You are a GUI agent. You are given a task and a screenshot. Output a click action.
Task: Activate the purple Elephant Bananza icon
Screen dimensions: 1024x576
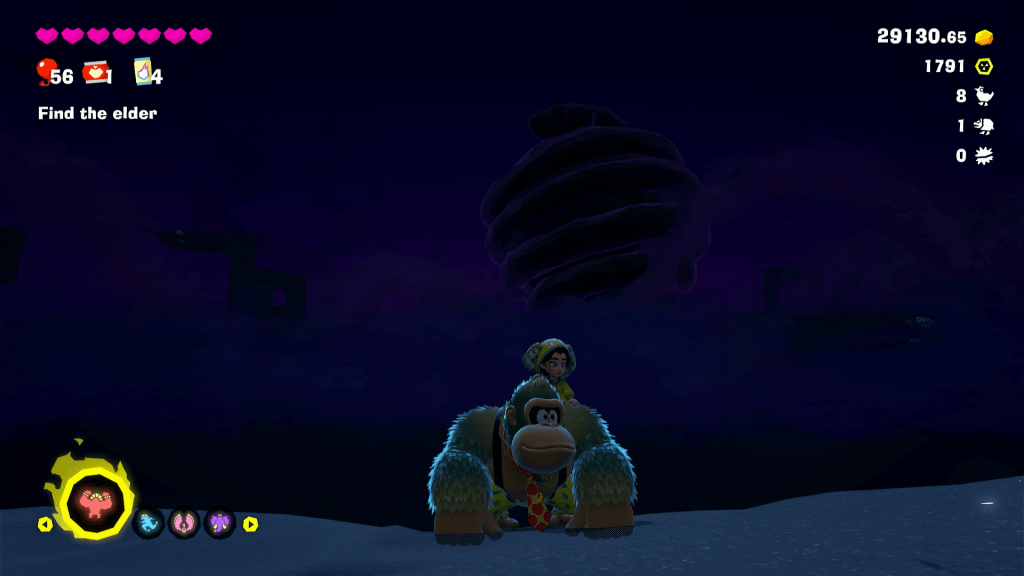pyautogui.click(x=219, y=522)
